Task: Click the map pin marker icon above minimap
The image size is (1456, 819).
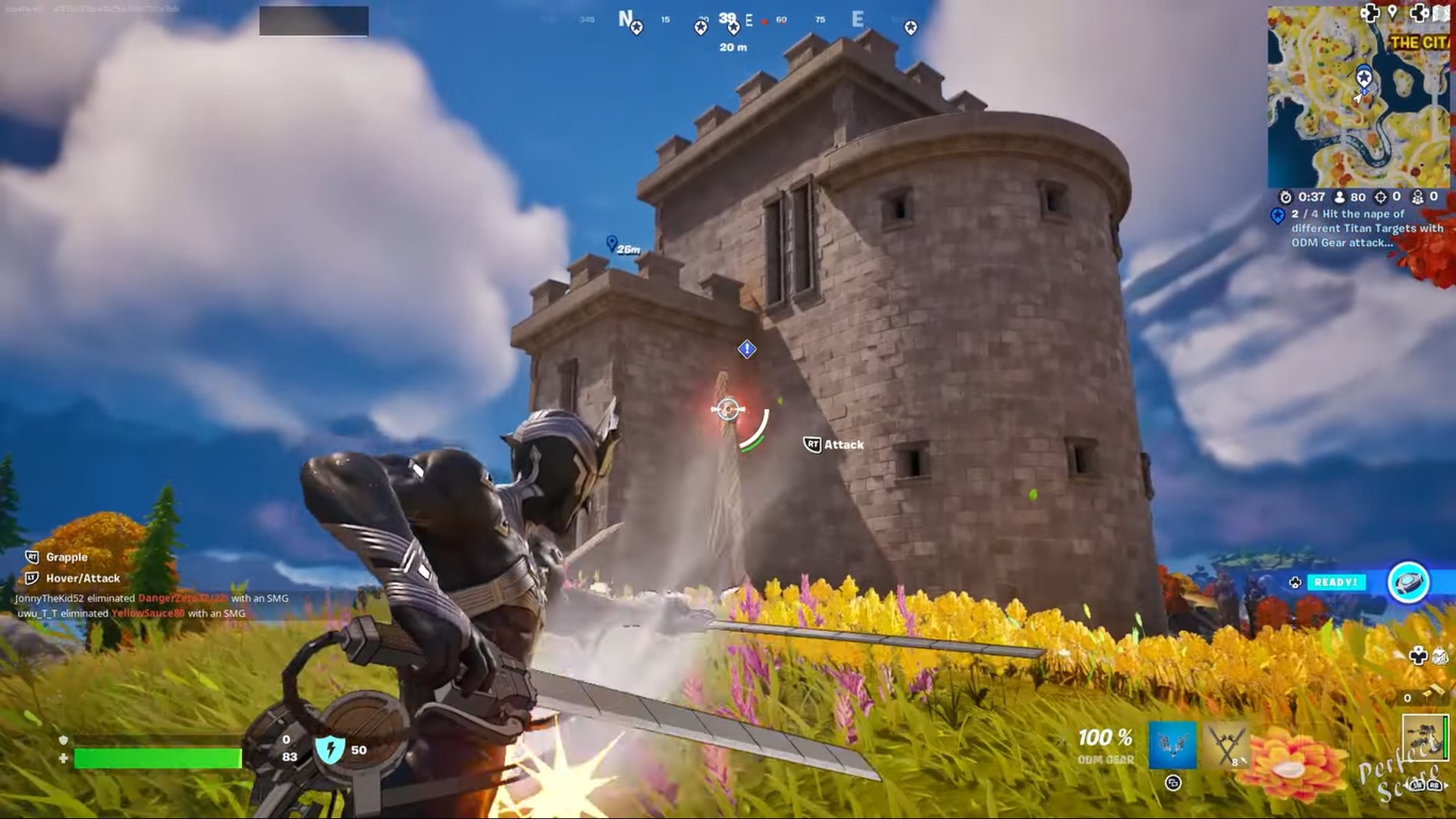Action: coord(1392,12)
